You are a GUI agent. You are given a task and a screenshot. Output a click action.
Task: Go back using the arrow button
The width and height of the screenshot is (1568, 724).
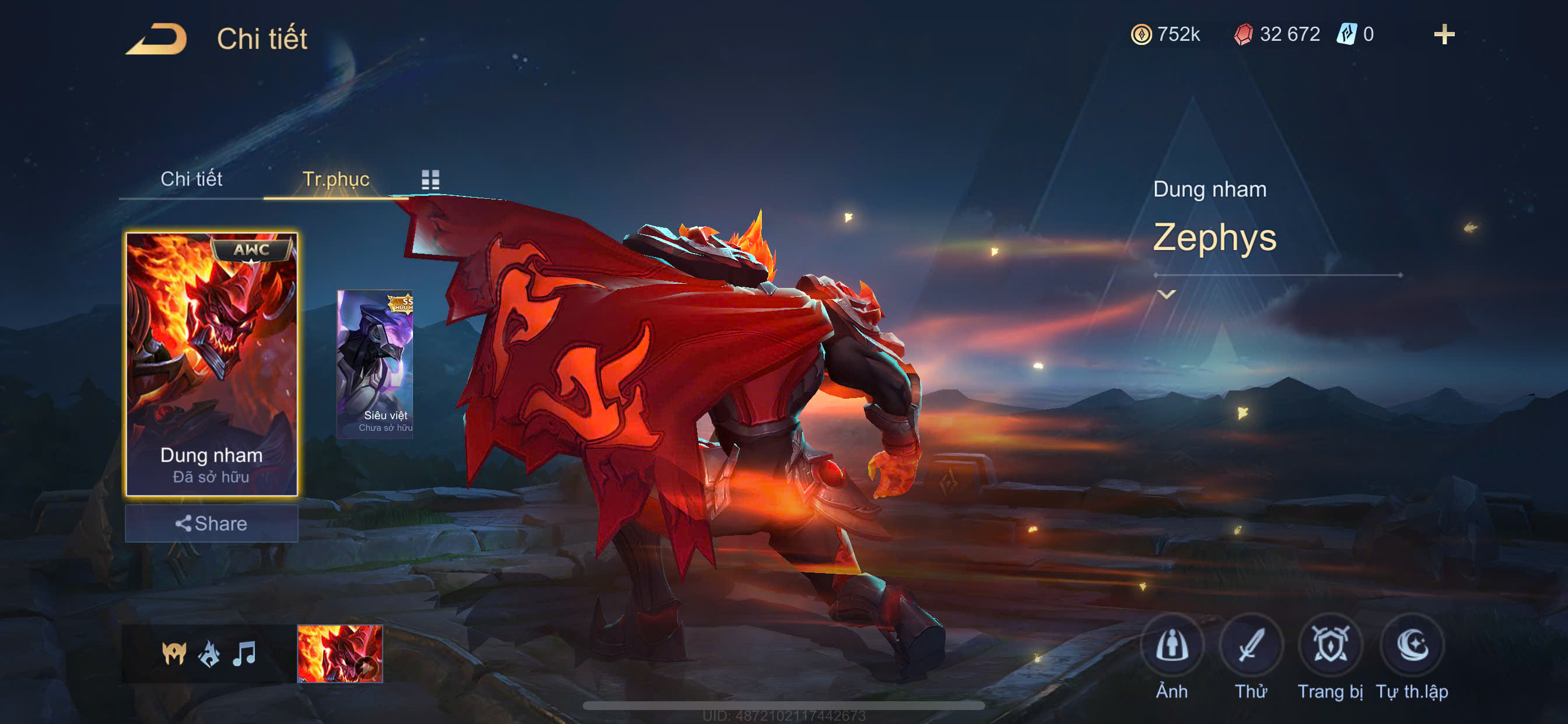[x=157, y=39]
